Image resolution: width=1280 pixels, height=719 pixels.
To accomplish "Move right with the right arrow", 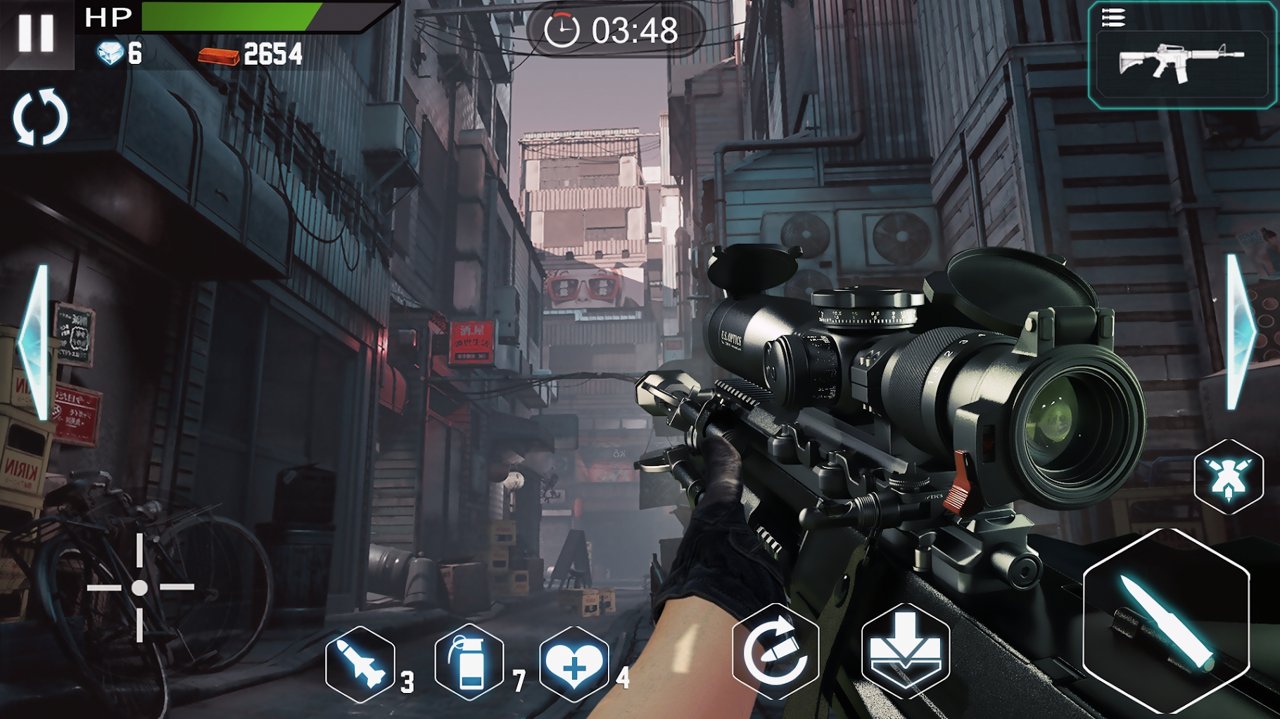I will (x=1241, y=332).
